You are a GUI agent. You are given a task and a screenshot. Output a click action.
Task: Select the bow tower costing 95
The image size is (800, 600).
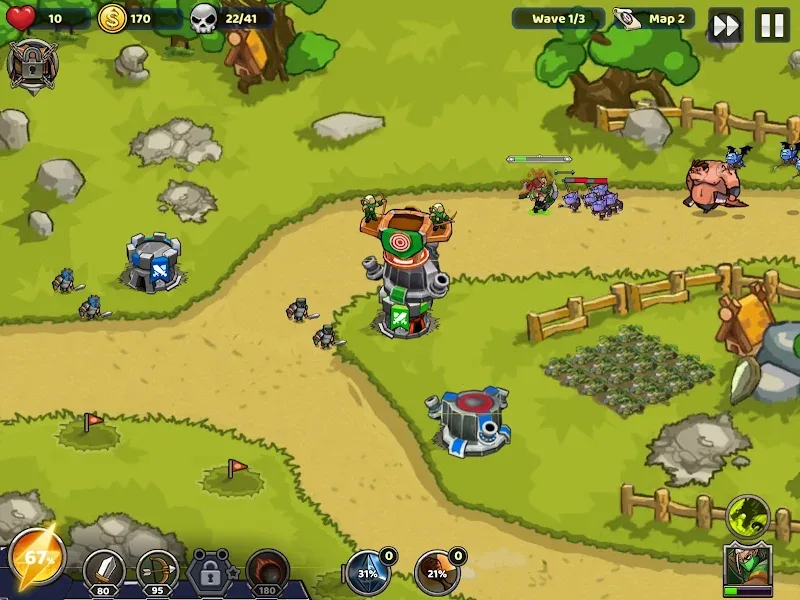158,572
